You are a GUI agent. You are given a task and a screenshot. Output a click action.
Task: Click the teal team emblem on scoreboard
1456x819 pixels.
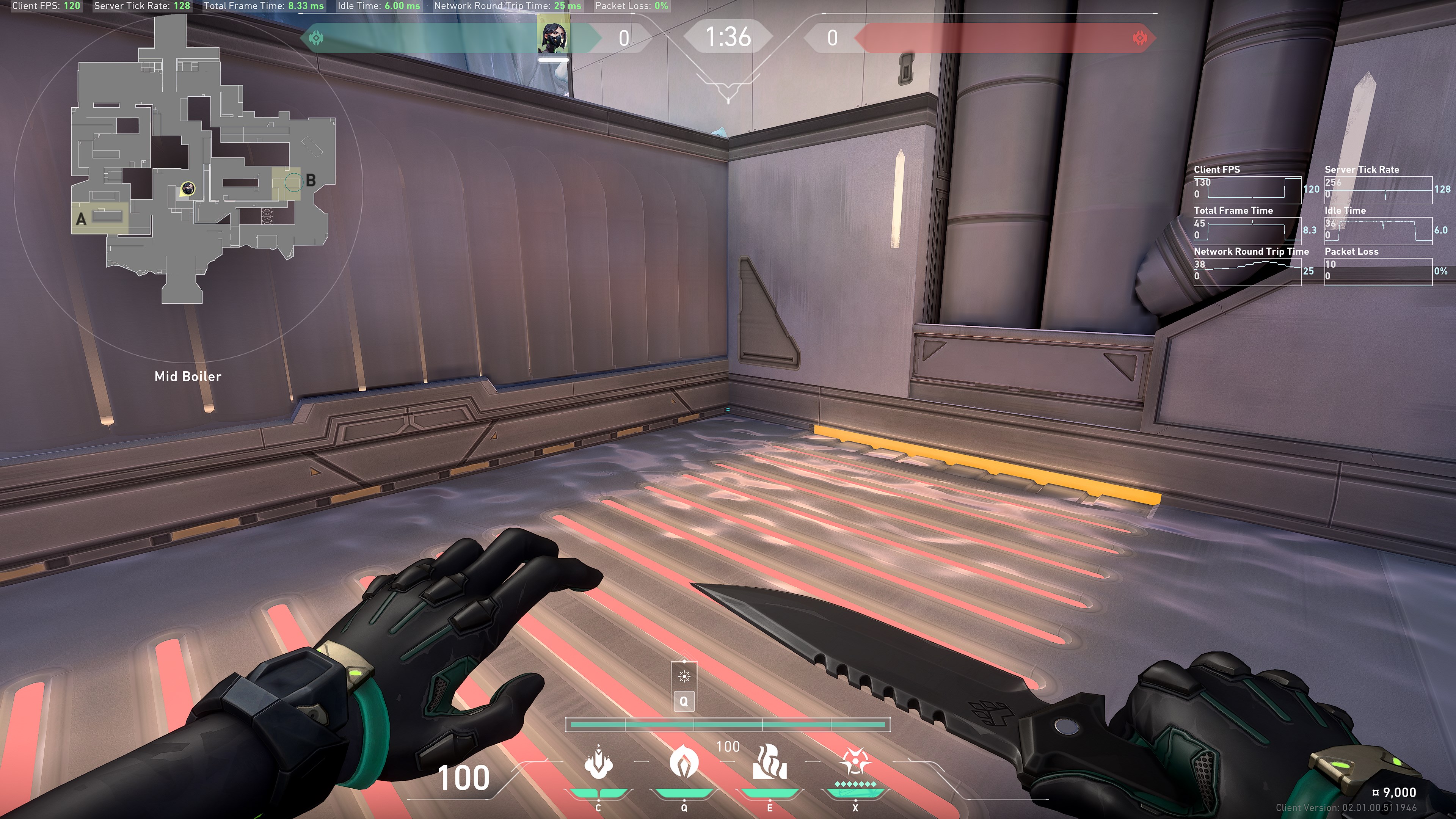click(x=317, y=38)
